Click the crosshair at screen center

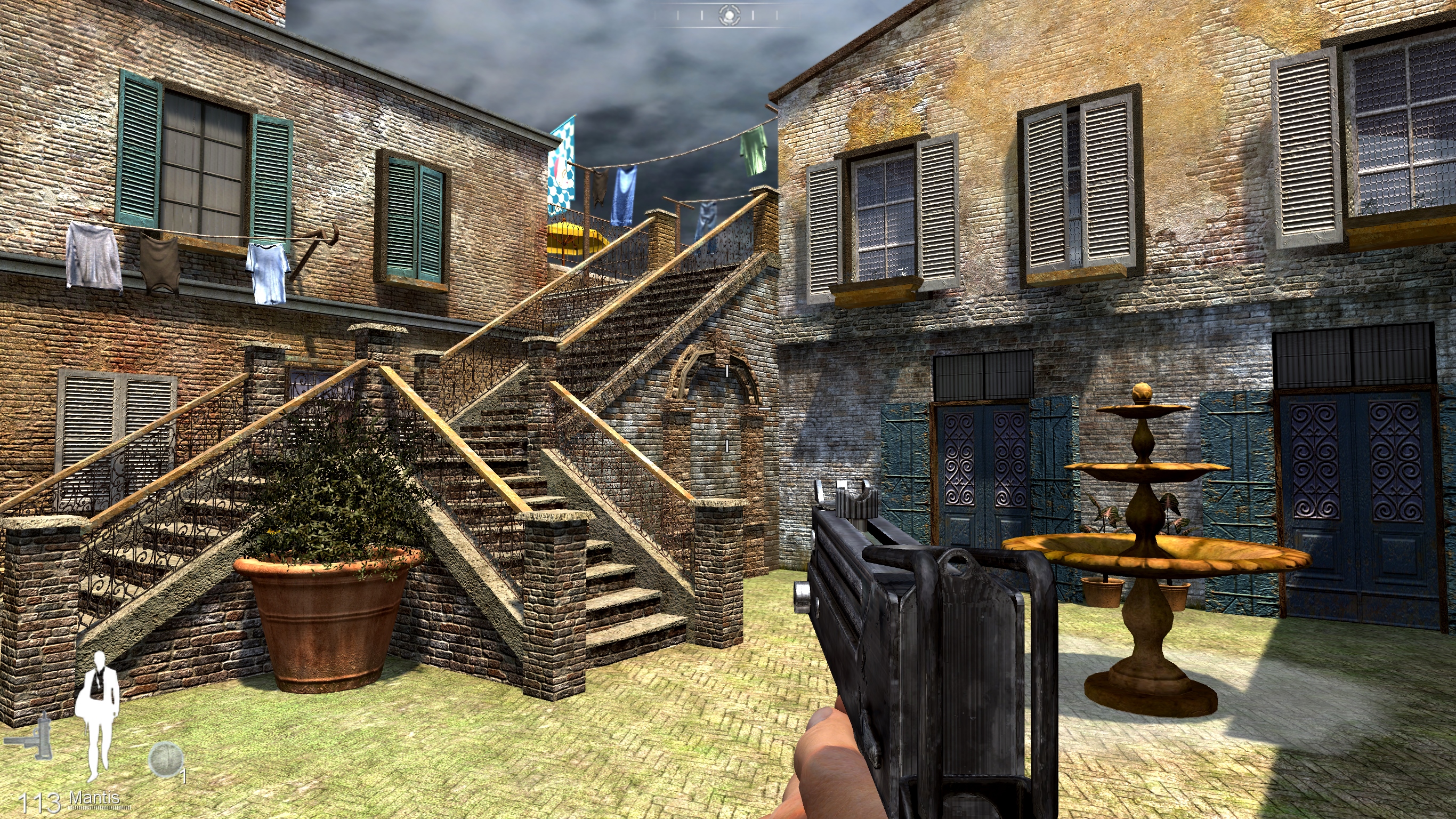pos(728,409)
